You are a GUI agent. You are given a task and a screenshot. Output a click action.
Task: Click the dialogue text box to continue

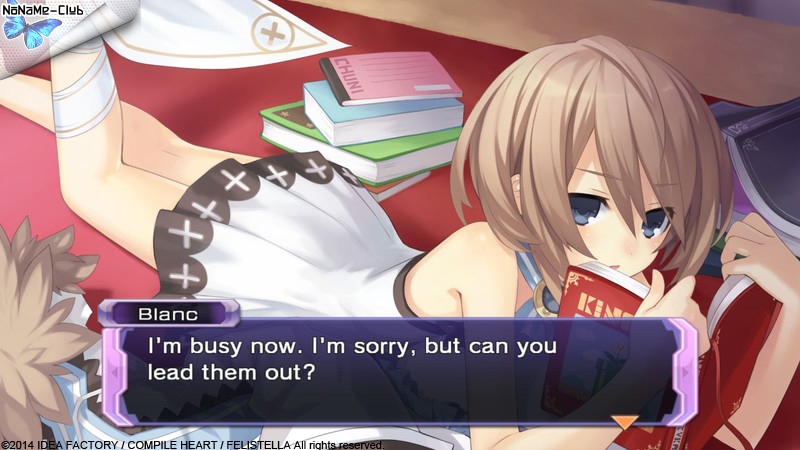(x=400, y=372)
